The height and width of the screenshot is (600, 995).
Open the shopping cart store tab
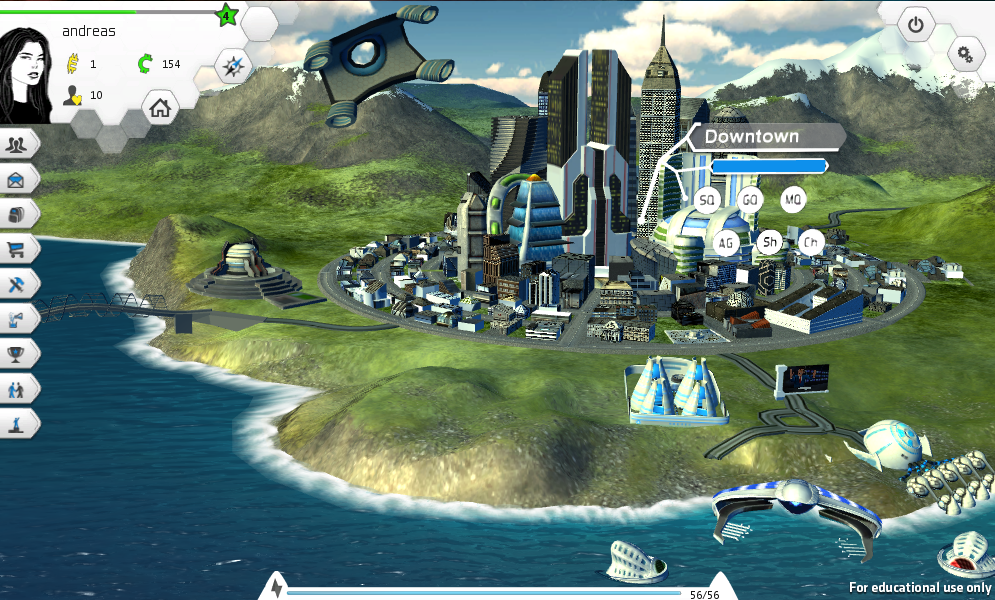pyautogui.click(x=18, y=249)
